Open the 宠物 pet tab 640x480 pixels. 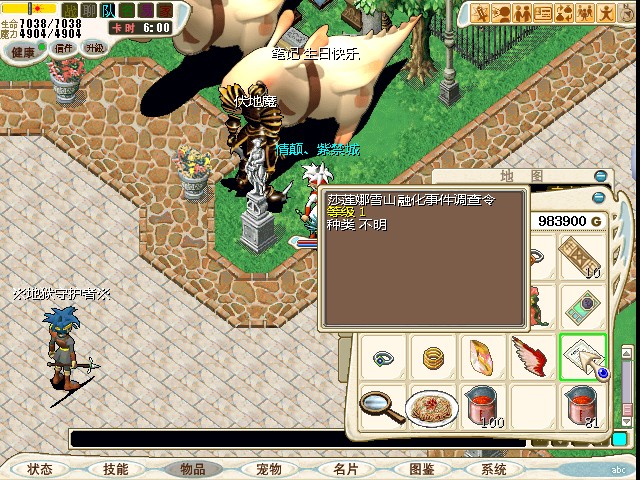pos(268,469)
